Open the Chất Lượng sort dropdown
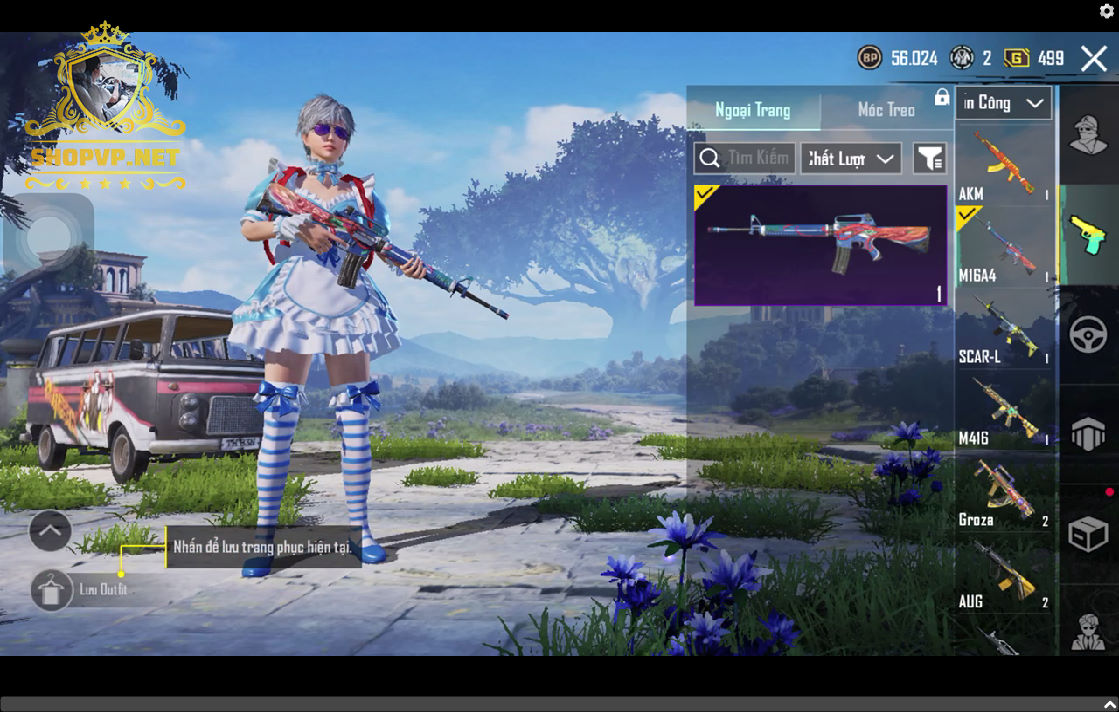 point(850,158)
